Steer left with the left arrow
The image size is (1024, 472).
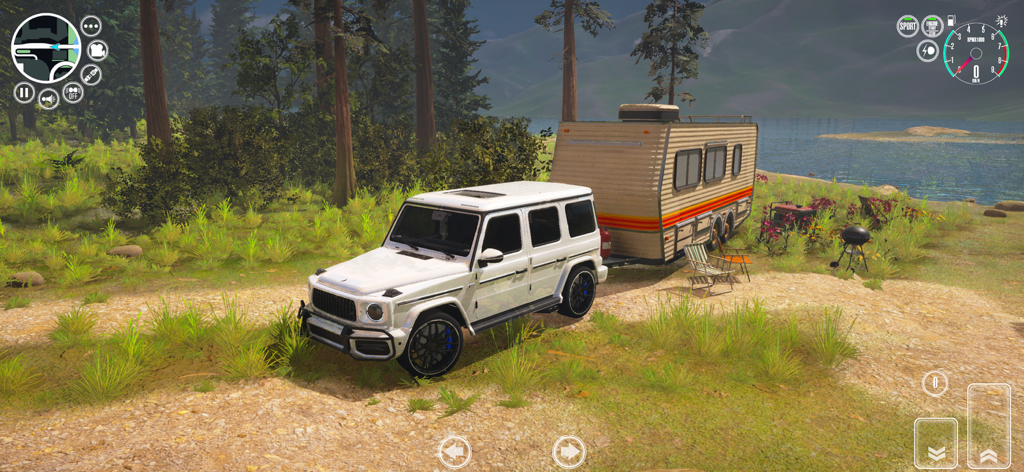454,452
